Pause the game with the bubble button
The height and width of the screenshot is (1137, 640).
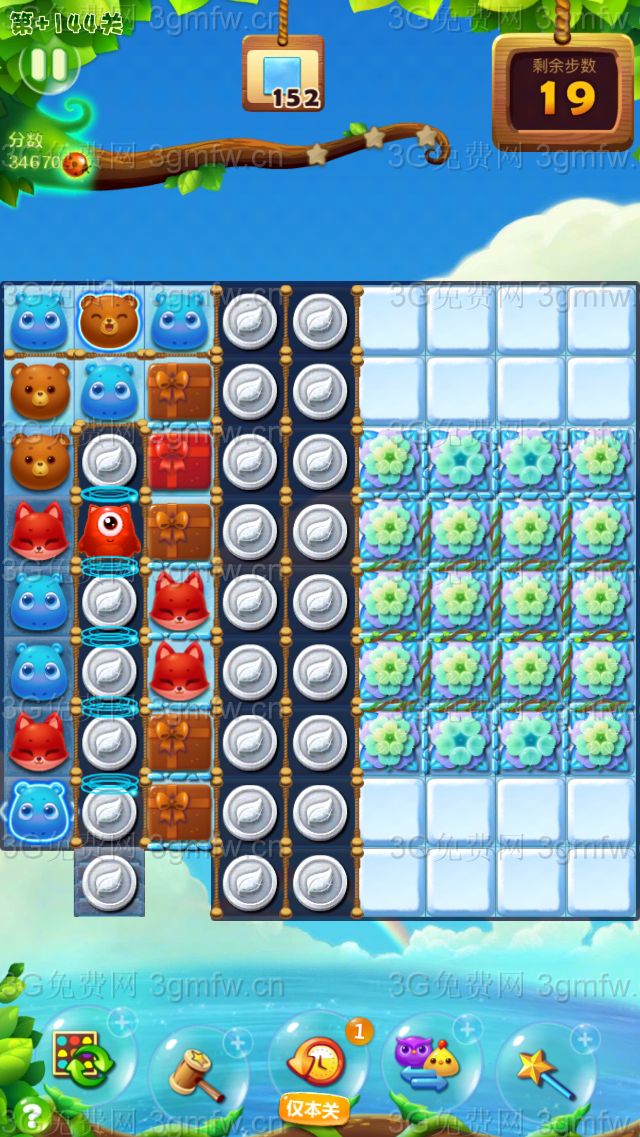(x=48, y=65)
